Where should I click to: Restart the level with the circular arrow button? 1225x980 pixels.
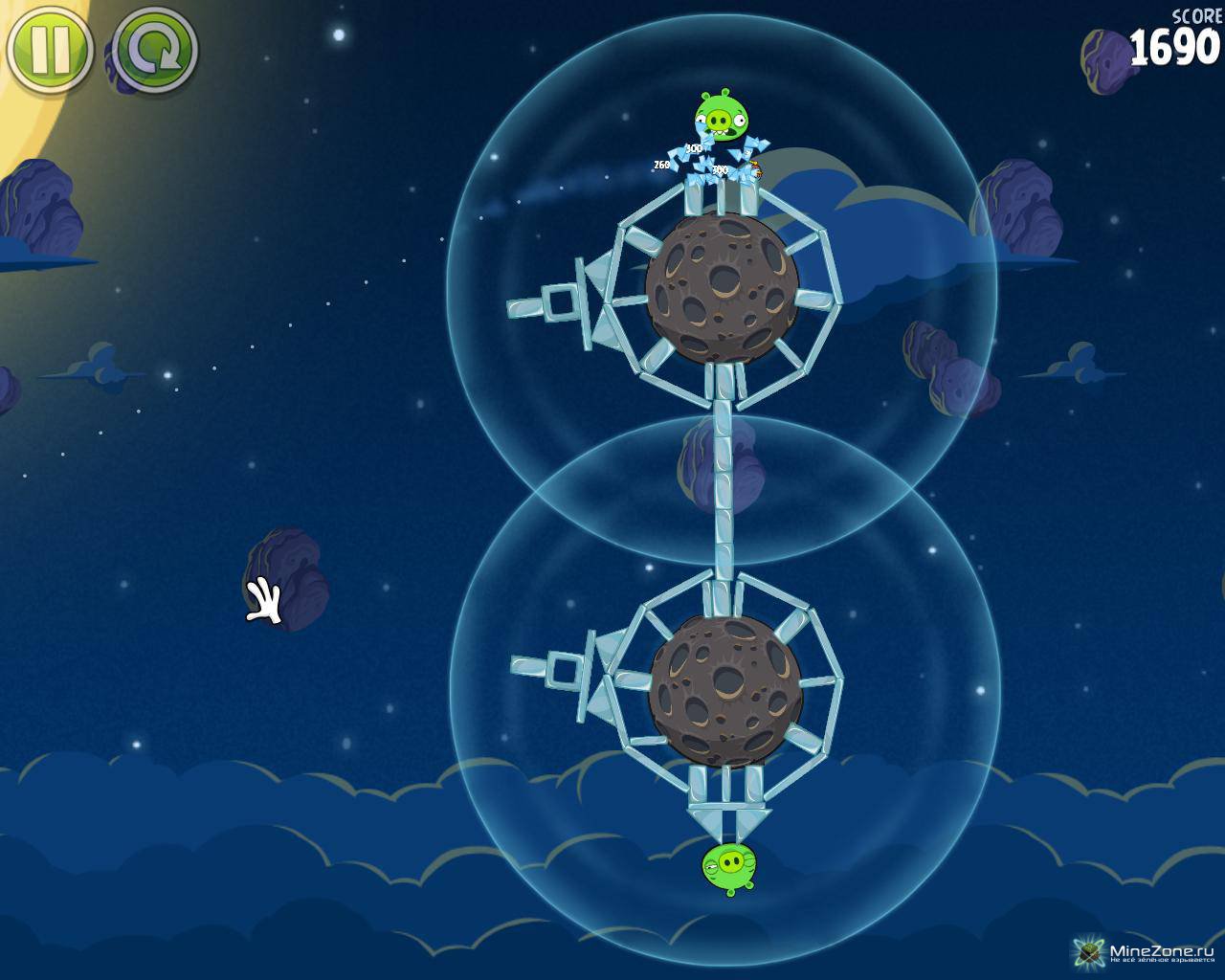tap(156, 50)
